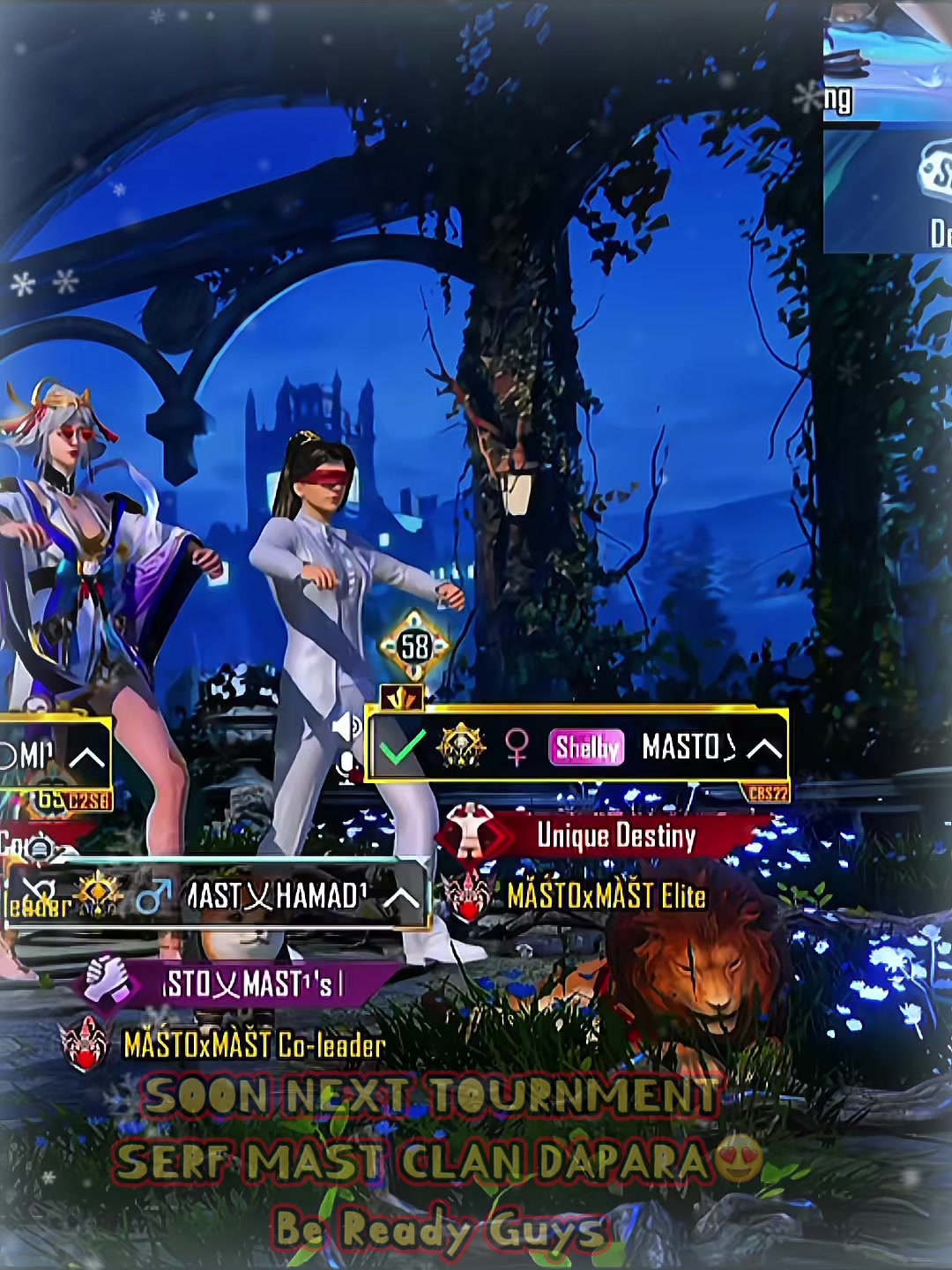Expand the MAST HAMAD player bar arrow

[402, 898]
